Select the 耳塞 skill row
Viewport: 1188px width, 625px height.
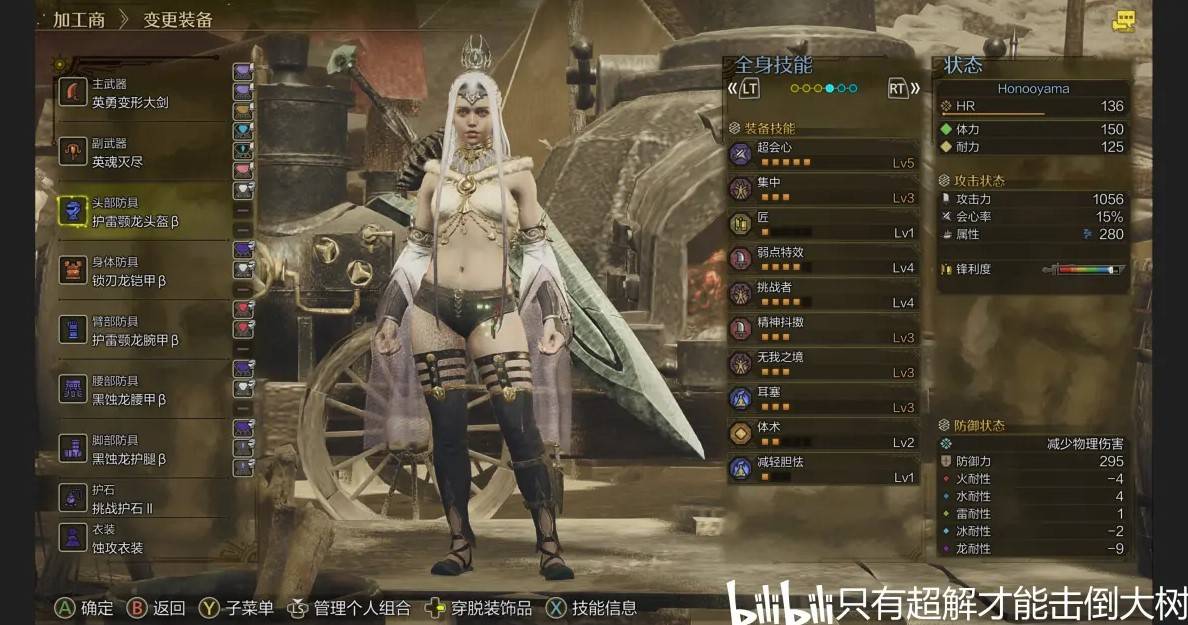coord(822,399)
